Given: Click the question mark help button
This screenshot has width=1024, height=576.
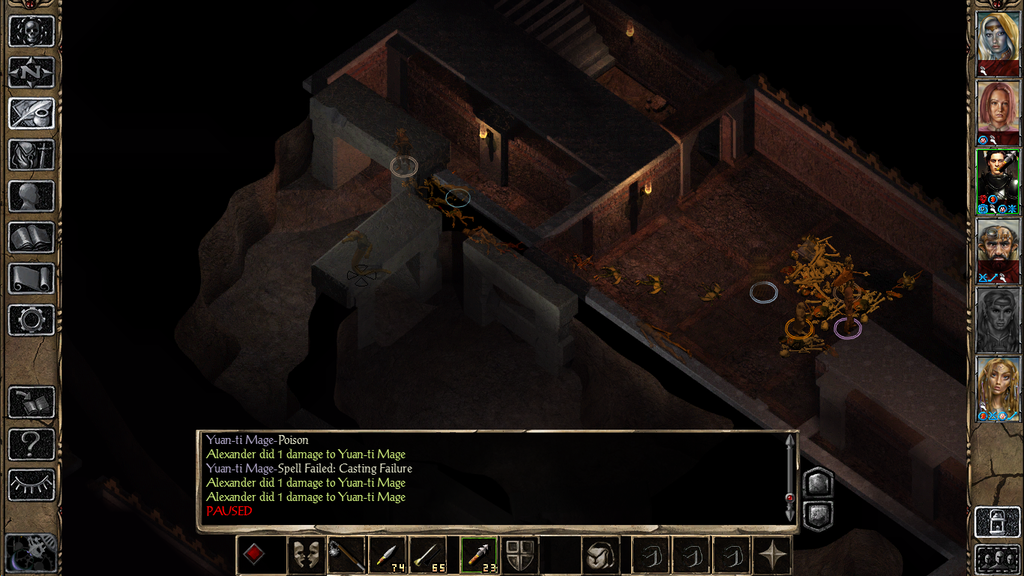Looking at the screenshot, I should tap(31, 443).
